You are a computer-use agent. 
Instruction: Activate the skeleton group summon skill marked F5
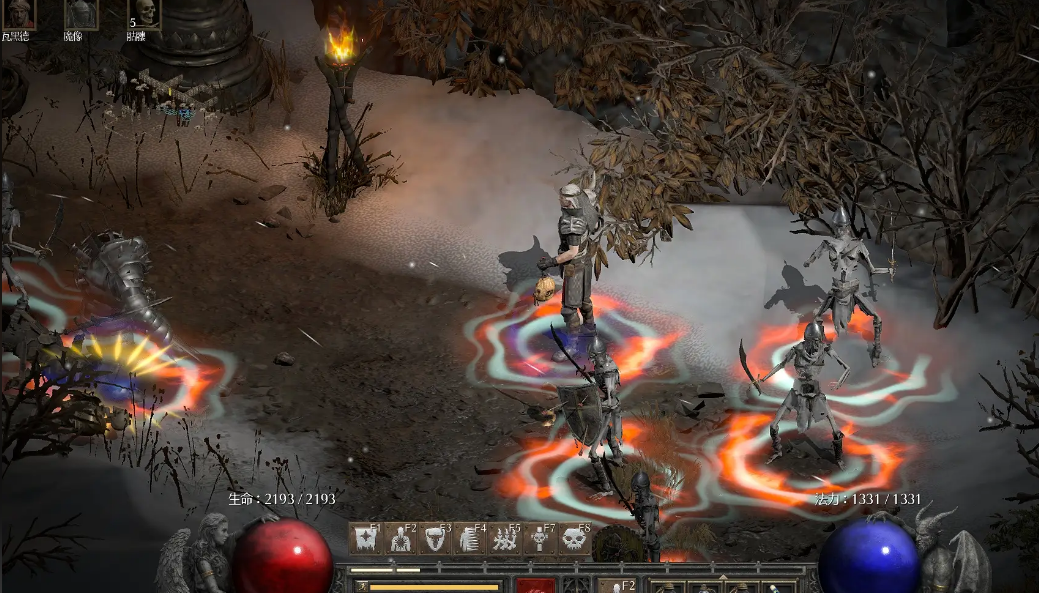[x=503, y=539]
